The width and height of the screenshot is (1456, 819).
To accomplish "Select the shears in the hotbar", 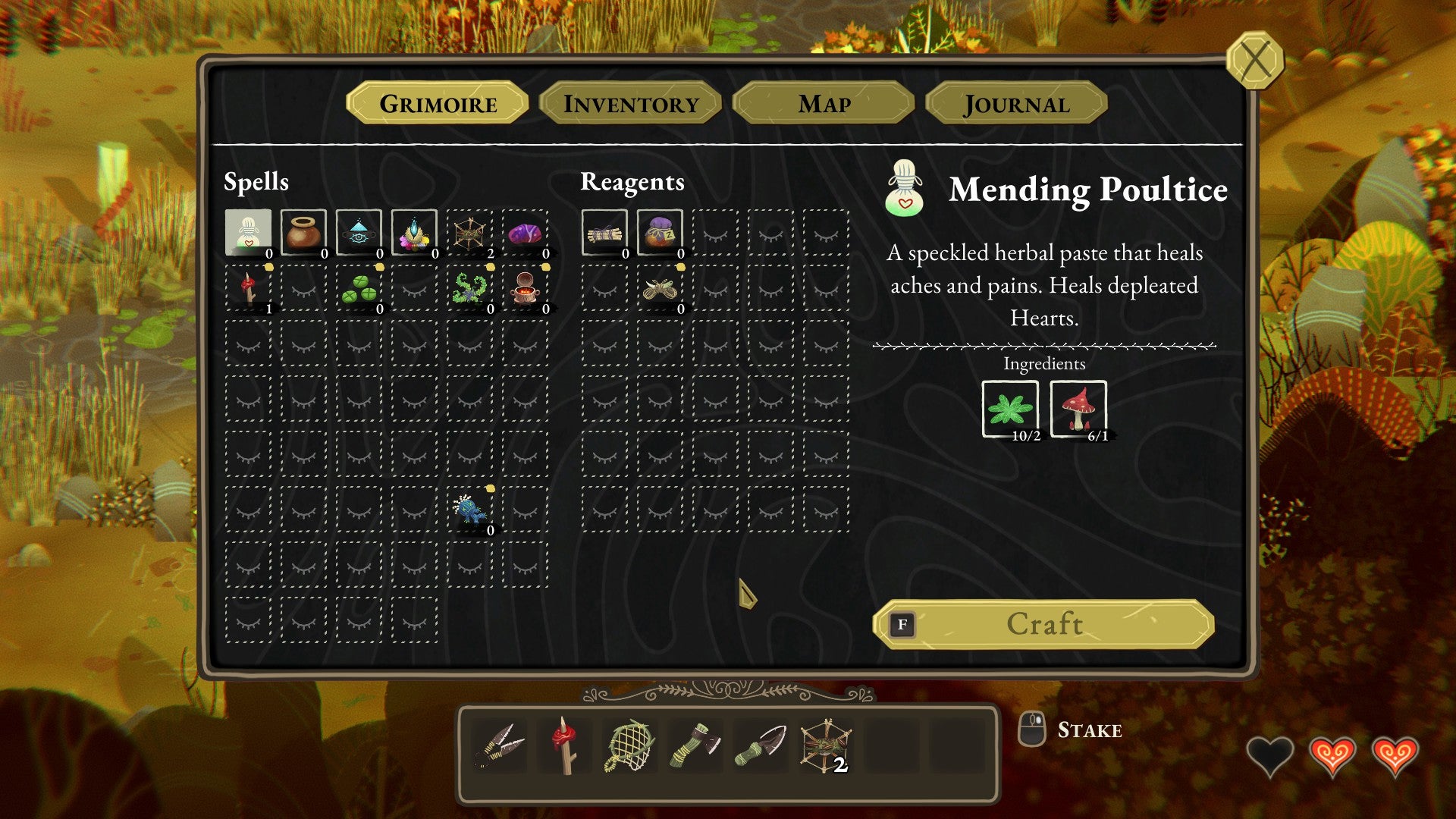I will point(499,746).
